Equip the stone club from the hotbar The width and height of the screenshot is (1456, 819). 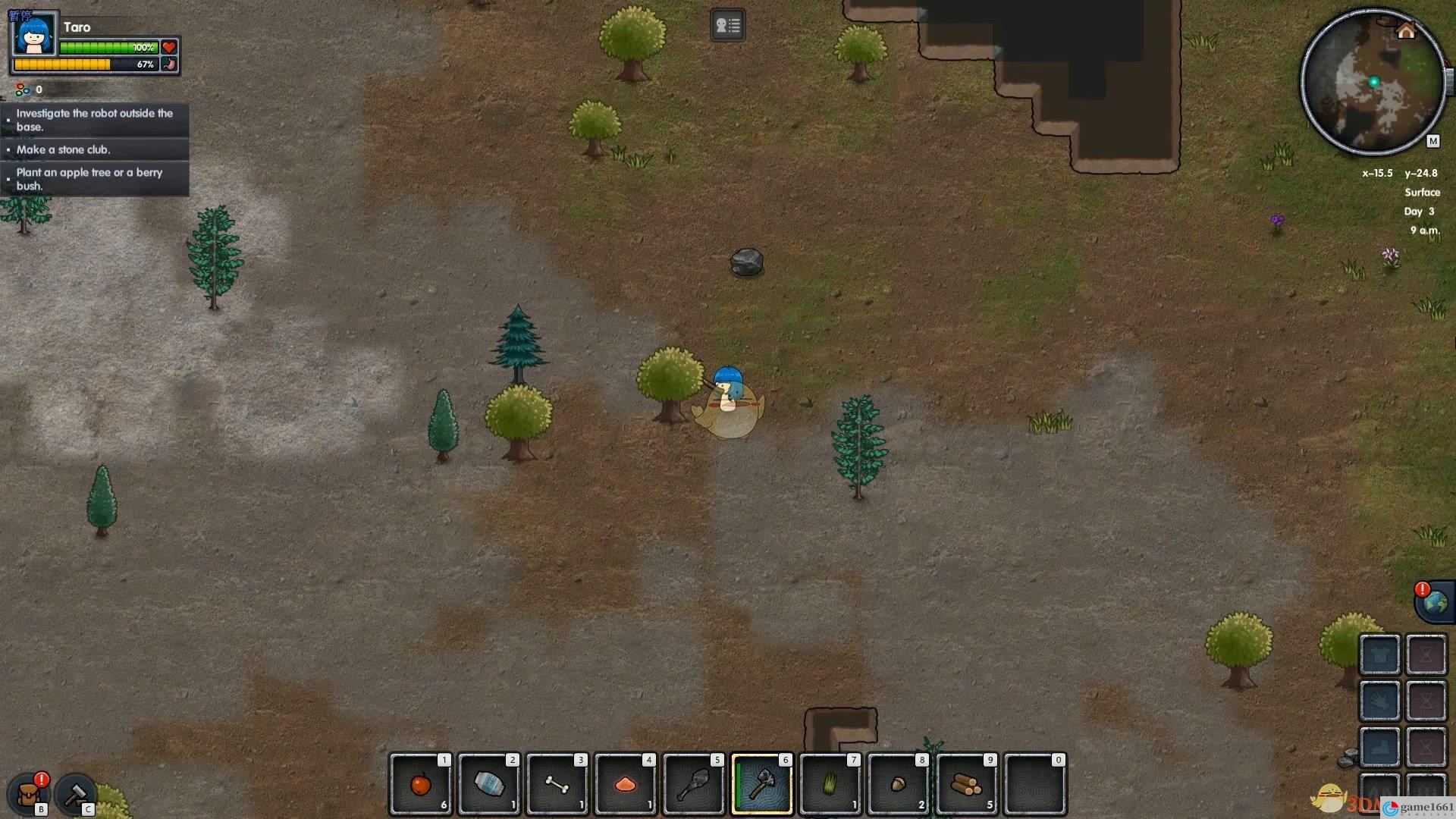tap(693, 784)
